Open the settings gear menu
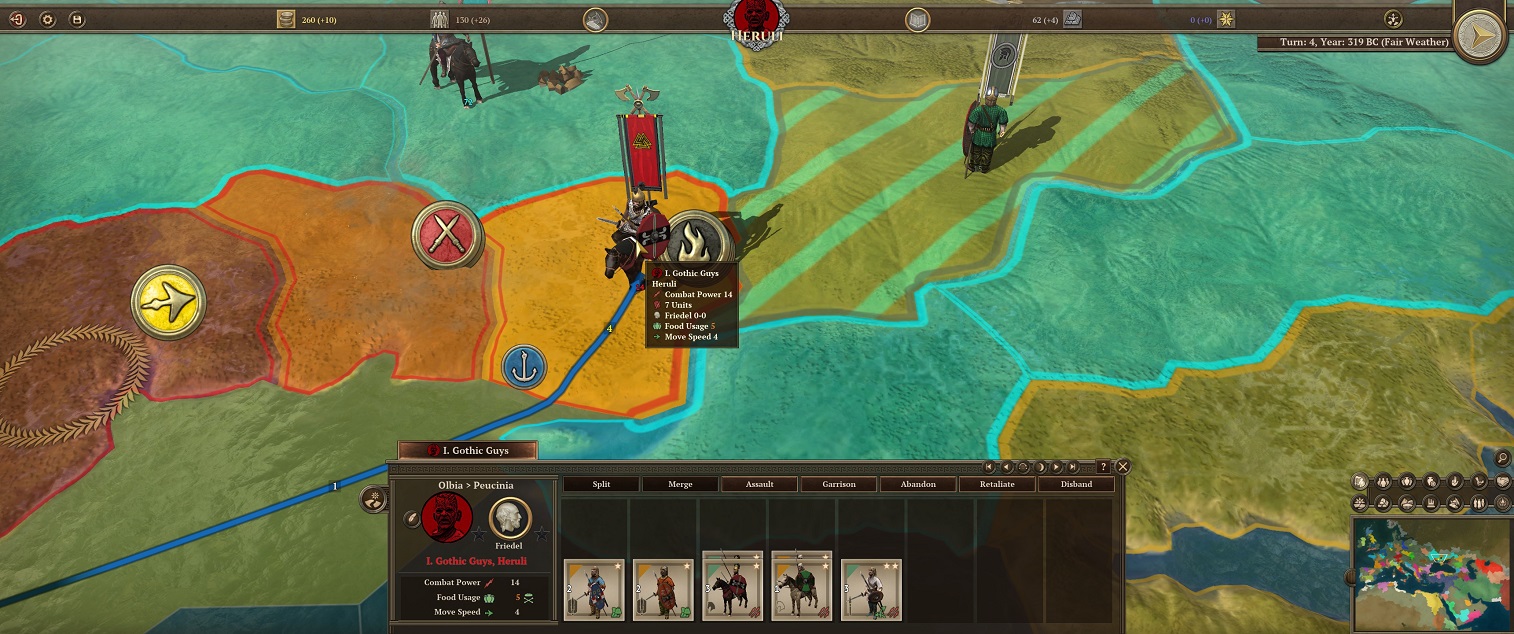This screenshot has height=634, width=1514. (x=48, y=19)
